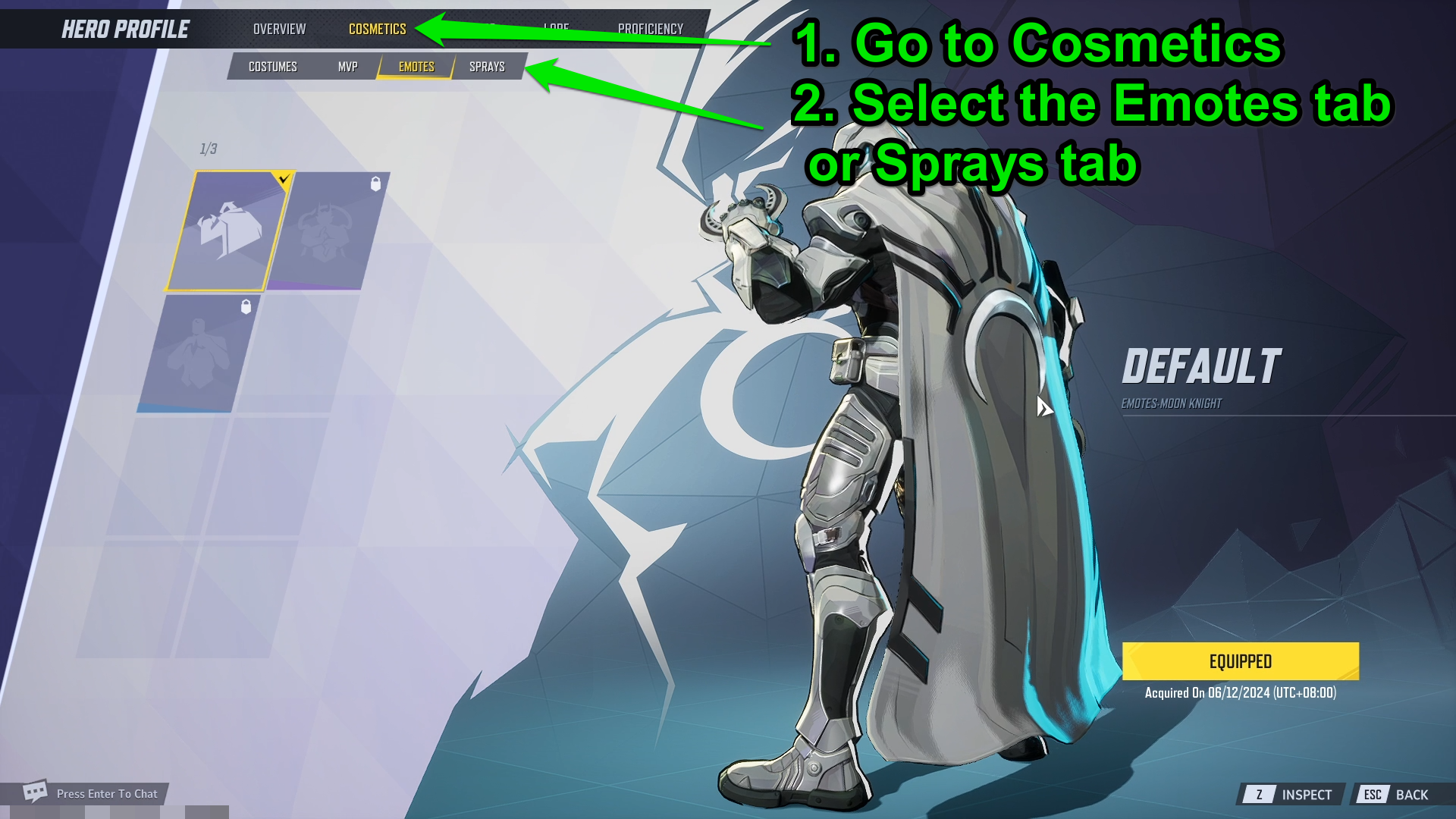This screenshot has width=1456, height=819.
Task: Select the locked suited-figure emote card
Action: (x=207, y=353)
